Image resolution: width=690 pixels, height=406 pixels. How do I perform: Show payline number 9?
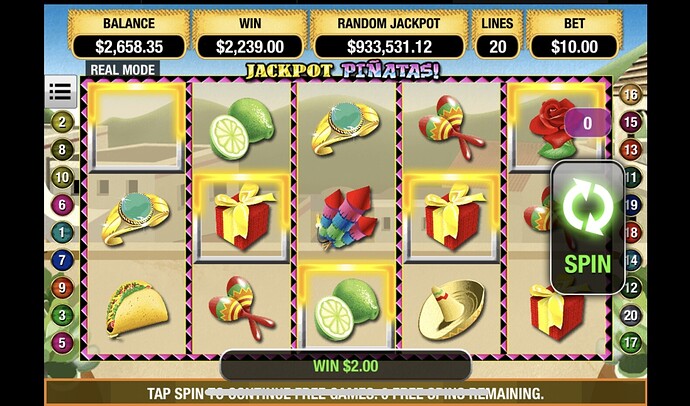pyautogui.click(x=63, y=287)
